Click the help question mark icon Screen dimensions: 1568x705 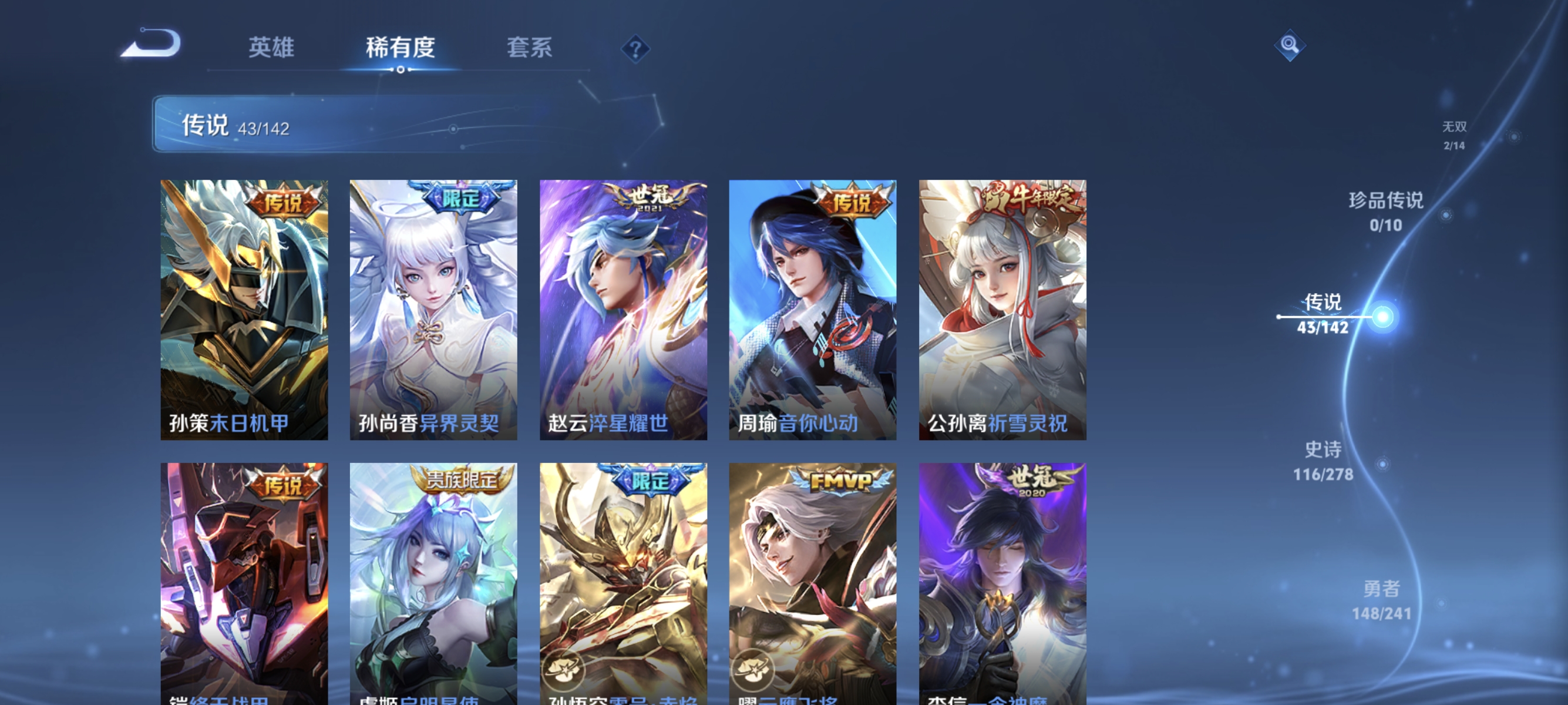pyautogui.click(x=635, y=49)
